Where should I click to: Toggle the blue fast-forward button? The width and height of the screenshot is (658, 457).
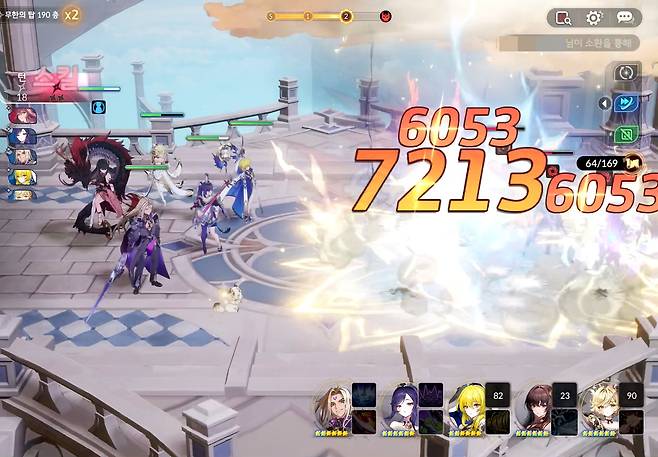(x=628, y=102)
